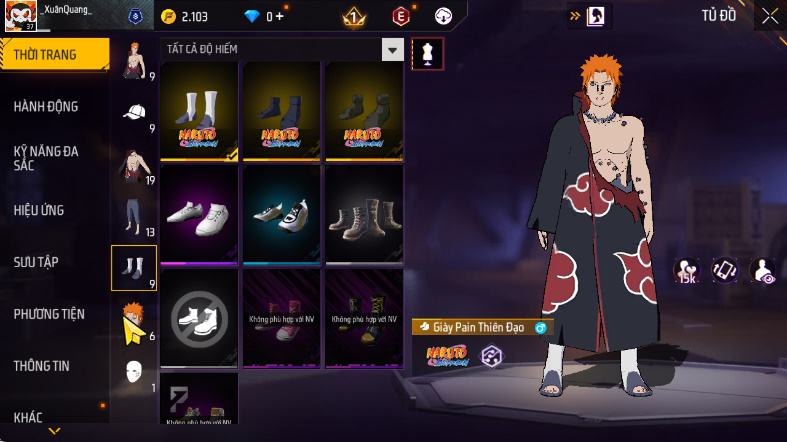Select the THỜI TRANG menu entry
The height and width of the screenshot is (442, 787).
46,55
